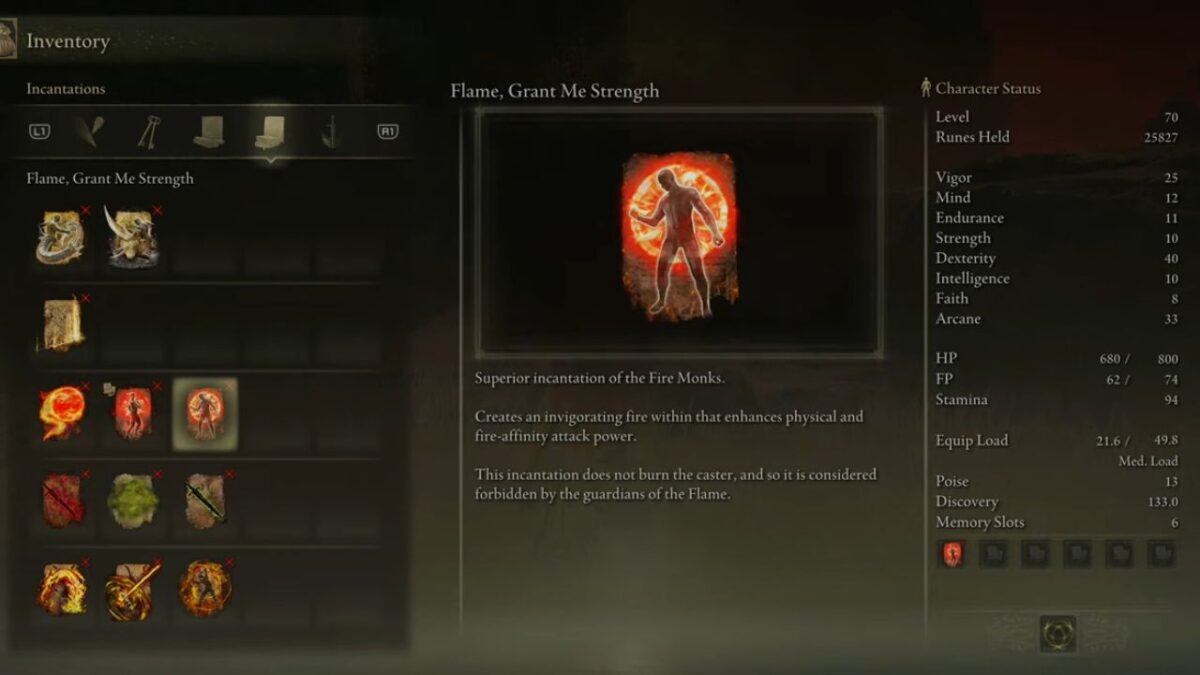Select the highlighted Flame, Grant Me Strength incantation
This screenshot has height=675, width=1200.
pos(205,414)
